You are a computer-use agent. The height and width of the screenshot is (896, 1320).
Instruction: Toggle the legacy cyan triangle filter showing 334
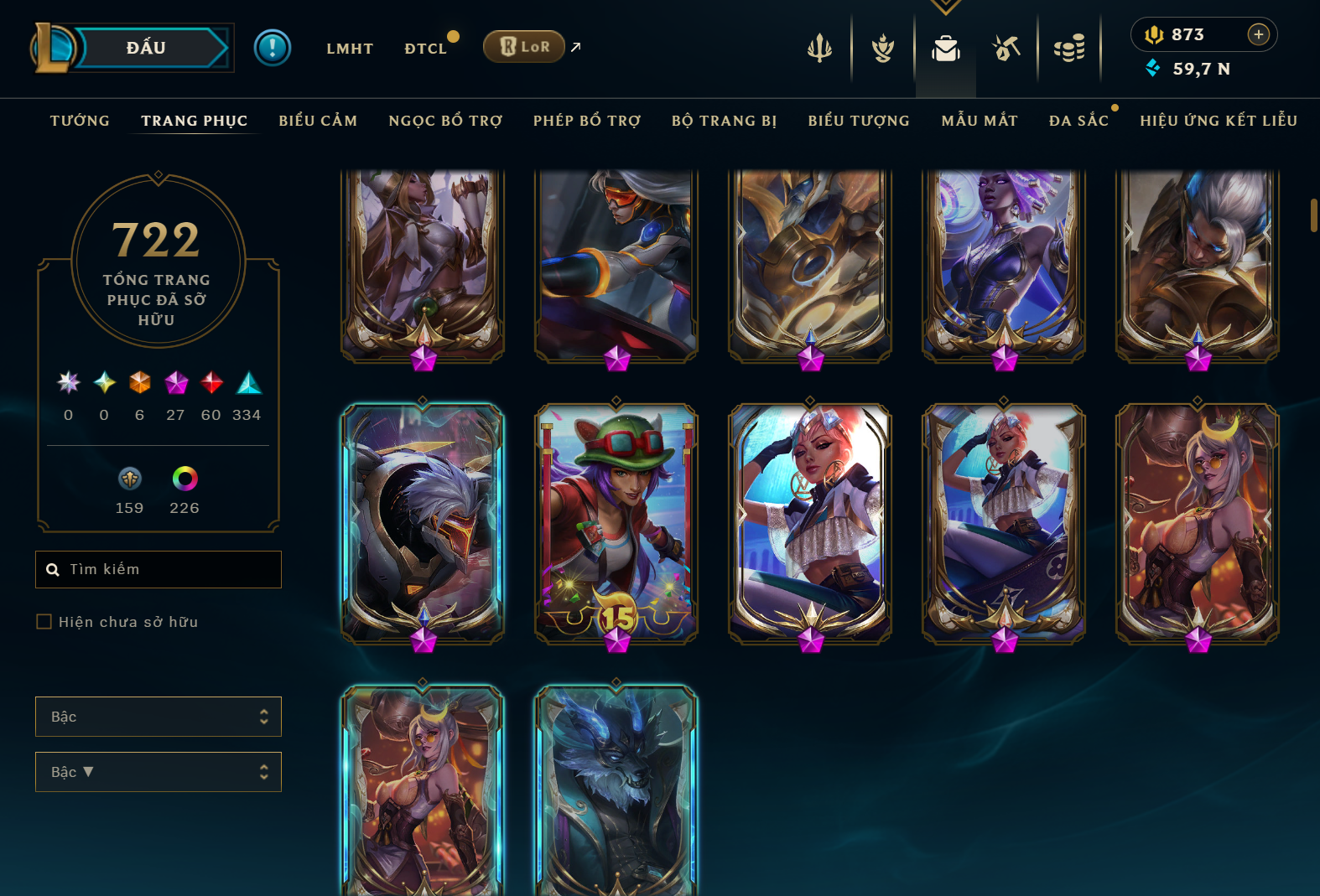click(247, 383)
